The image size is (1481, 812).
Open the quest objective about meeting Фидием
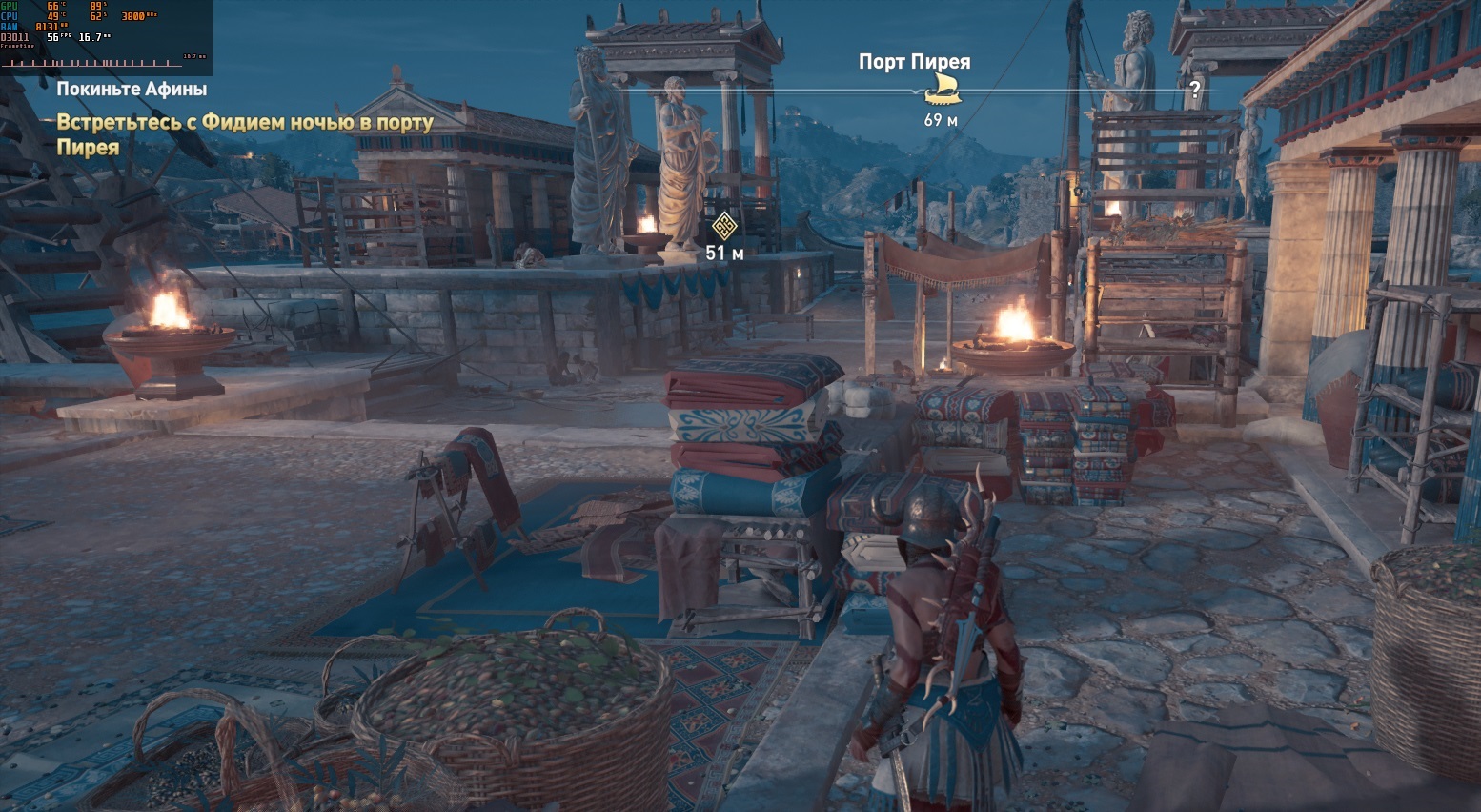245,134
